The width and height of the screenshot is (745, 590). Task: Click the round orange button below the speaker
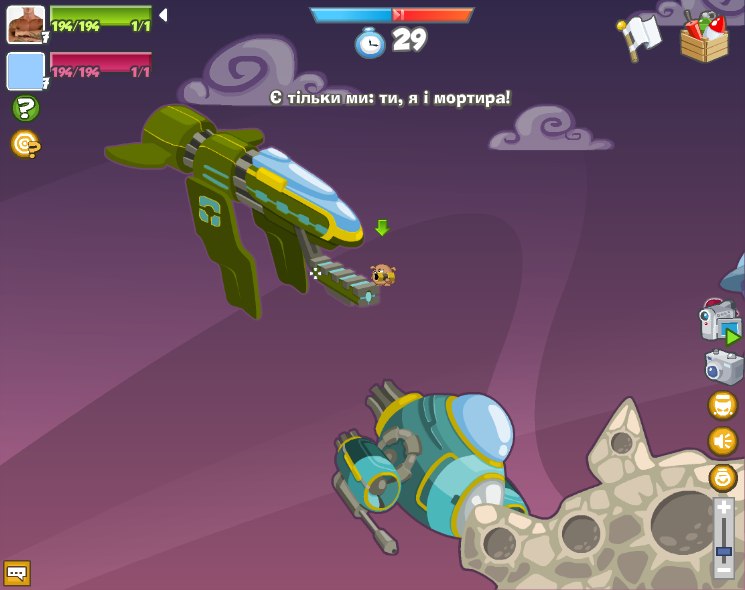[x=722, y=477]
